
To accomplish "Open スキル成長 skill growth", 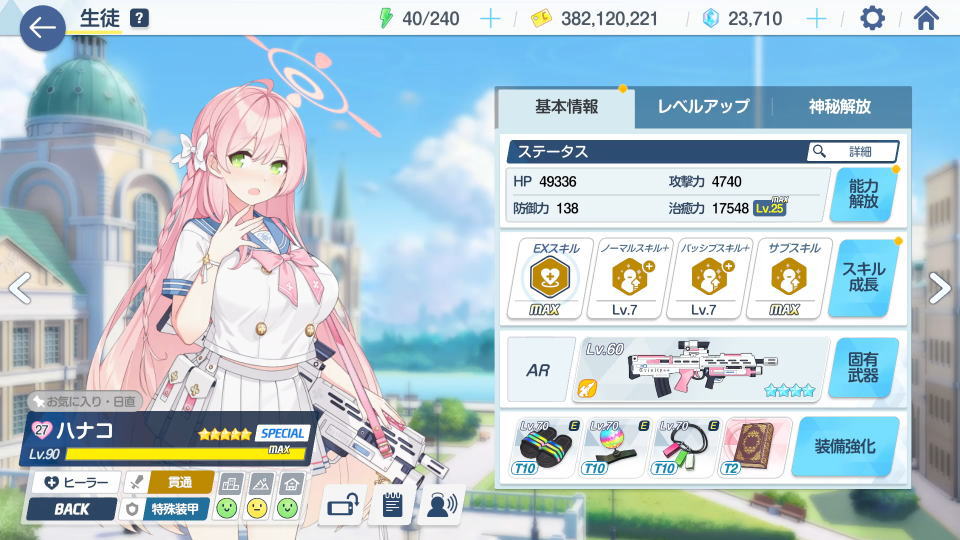I will 863,279.
